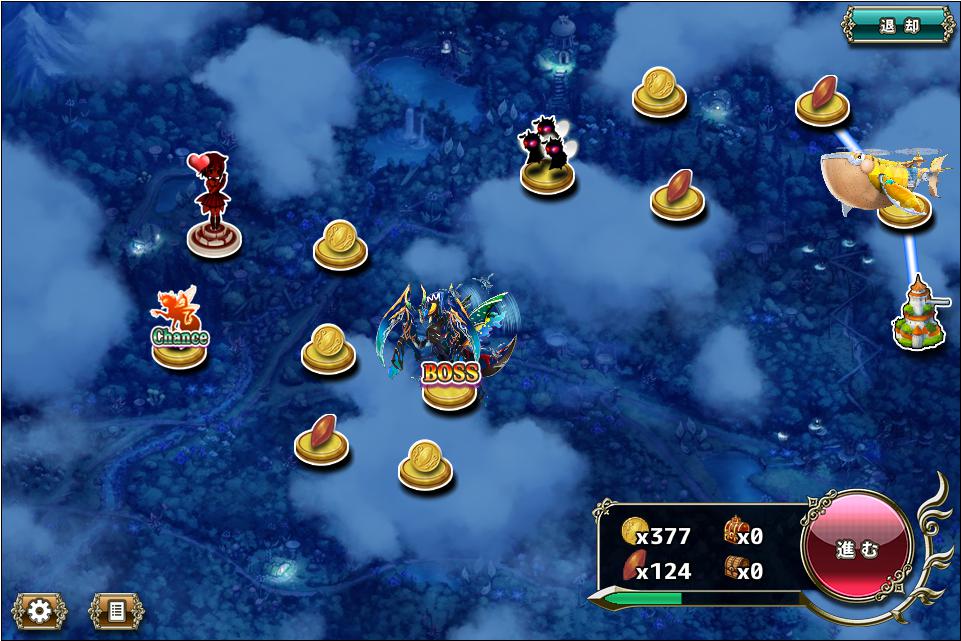Select the heart character map node
The image size is (961, 641).
coord(214,212)
